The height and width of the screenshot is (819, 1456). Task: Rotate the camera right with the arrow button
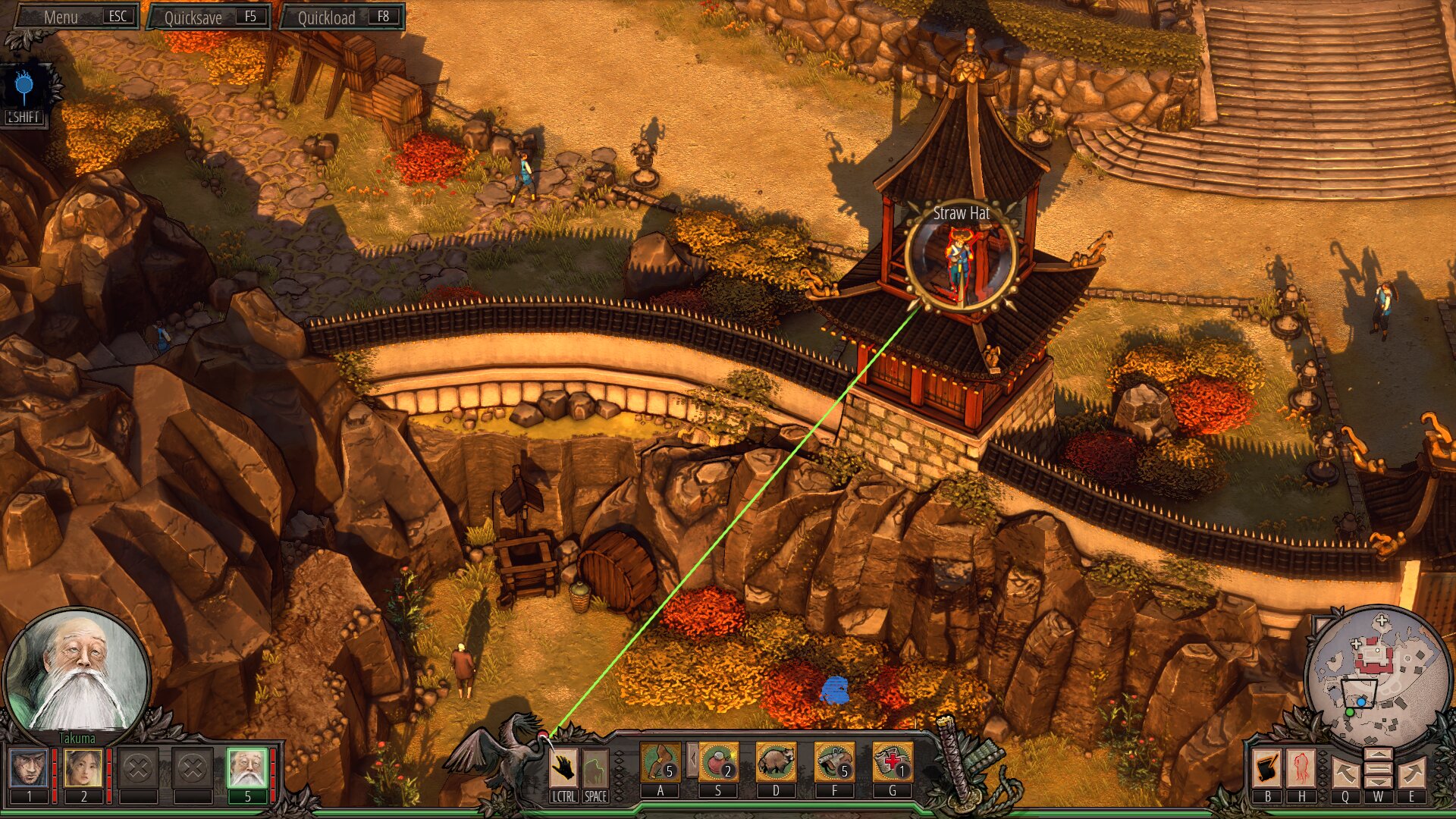[x=1411, y=773]
